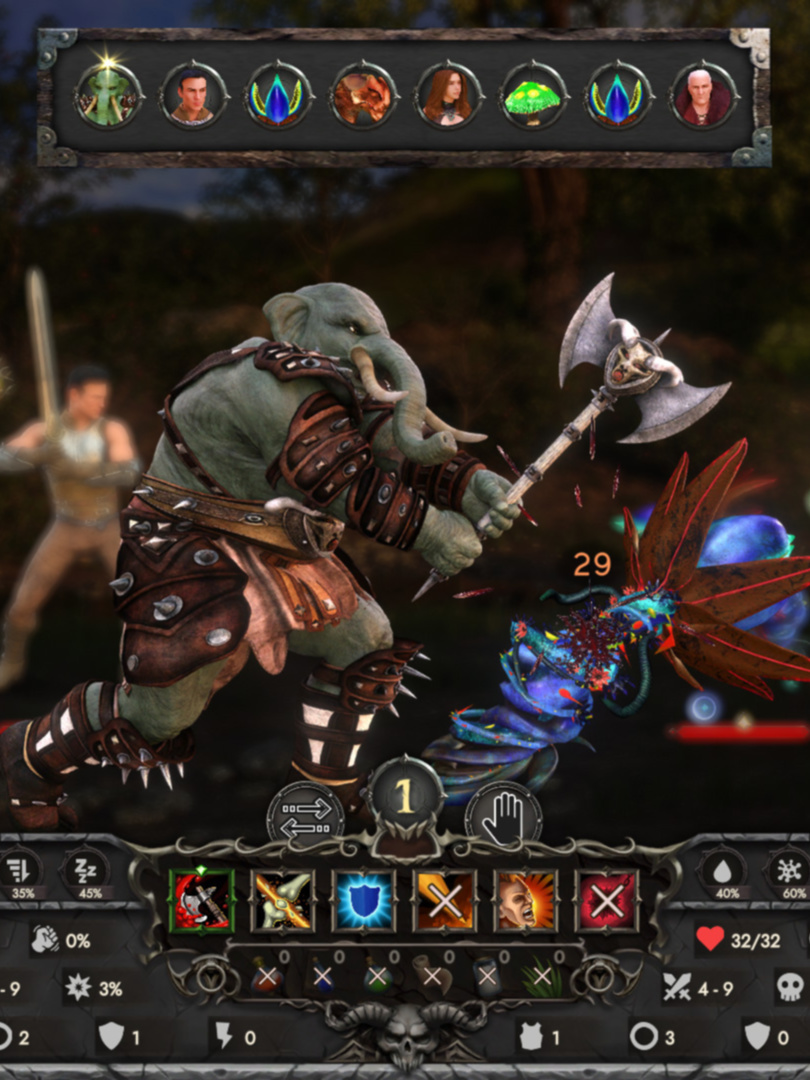Select the axe attack ability
Image resolution: width=810 pixels, height=1080 pixels.
coord(202,900)
